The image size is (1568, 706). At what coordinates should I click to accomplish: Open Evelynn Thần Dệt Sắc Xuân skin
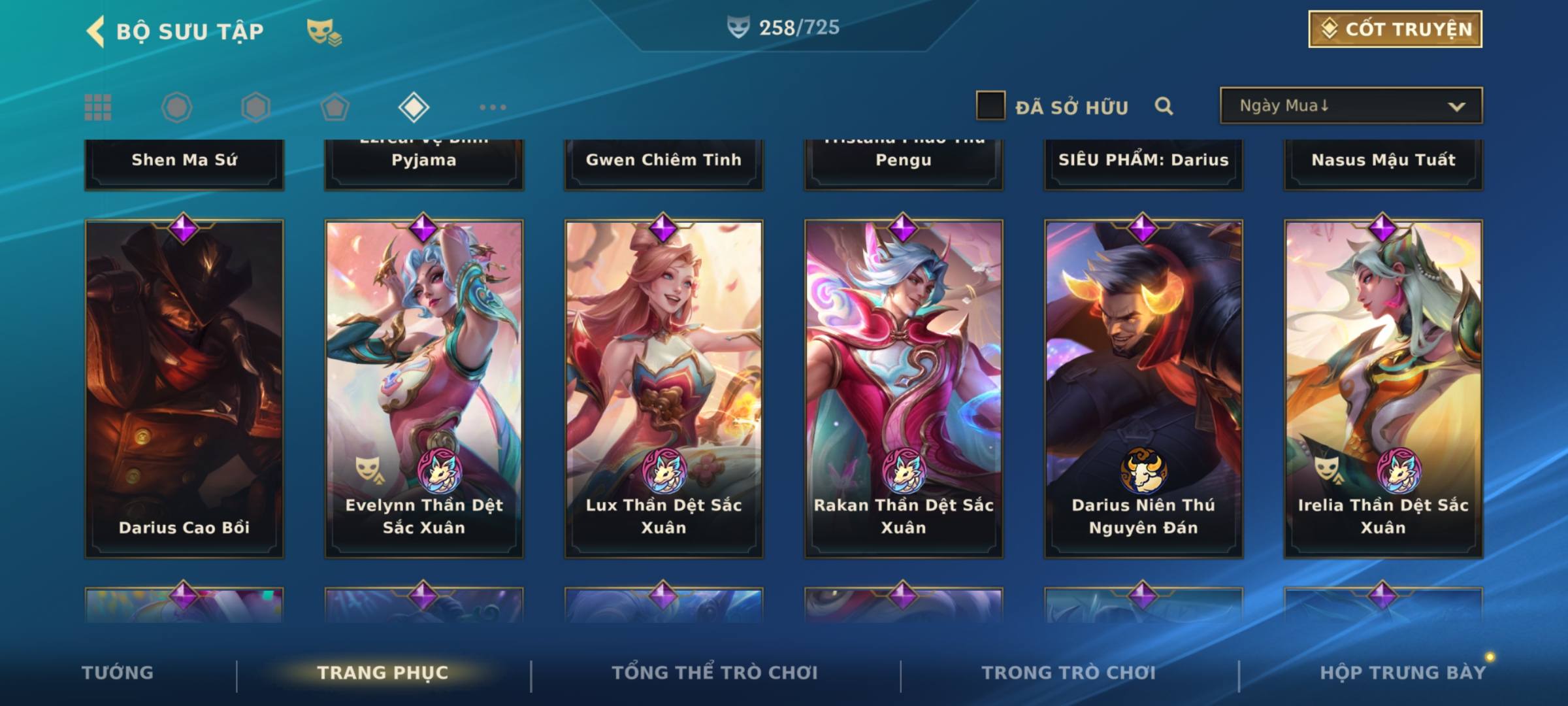click(x=424, y=388)
